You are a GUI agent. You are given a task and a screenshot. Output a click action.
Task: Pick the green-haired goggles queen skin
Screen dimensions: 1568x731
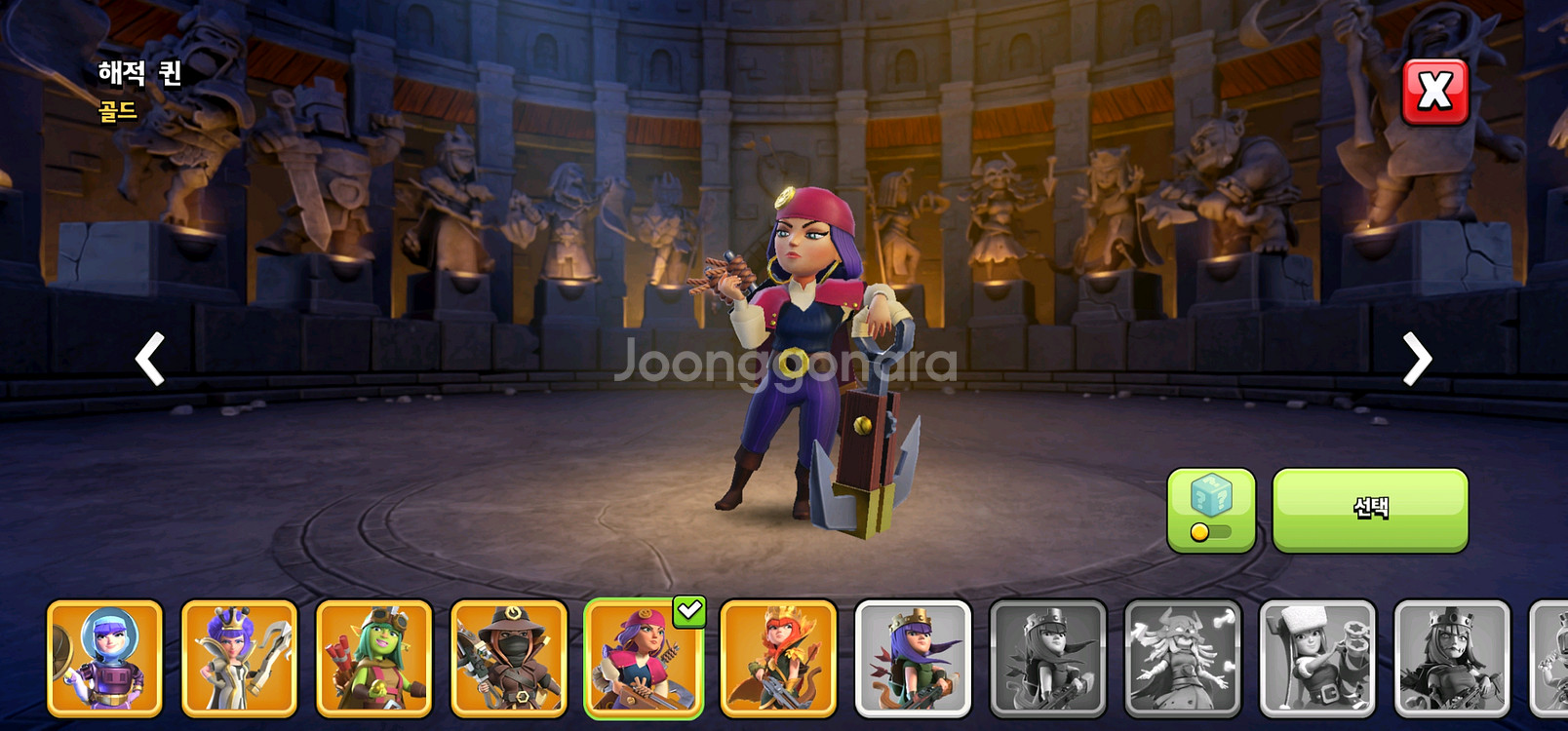[x=373, y=658]
